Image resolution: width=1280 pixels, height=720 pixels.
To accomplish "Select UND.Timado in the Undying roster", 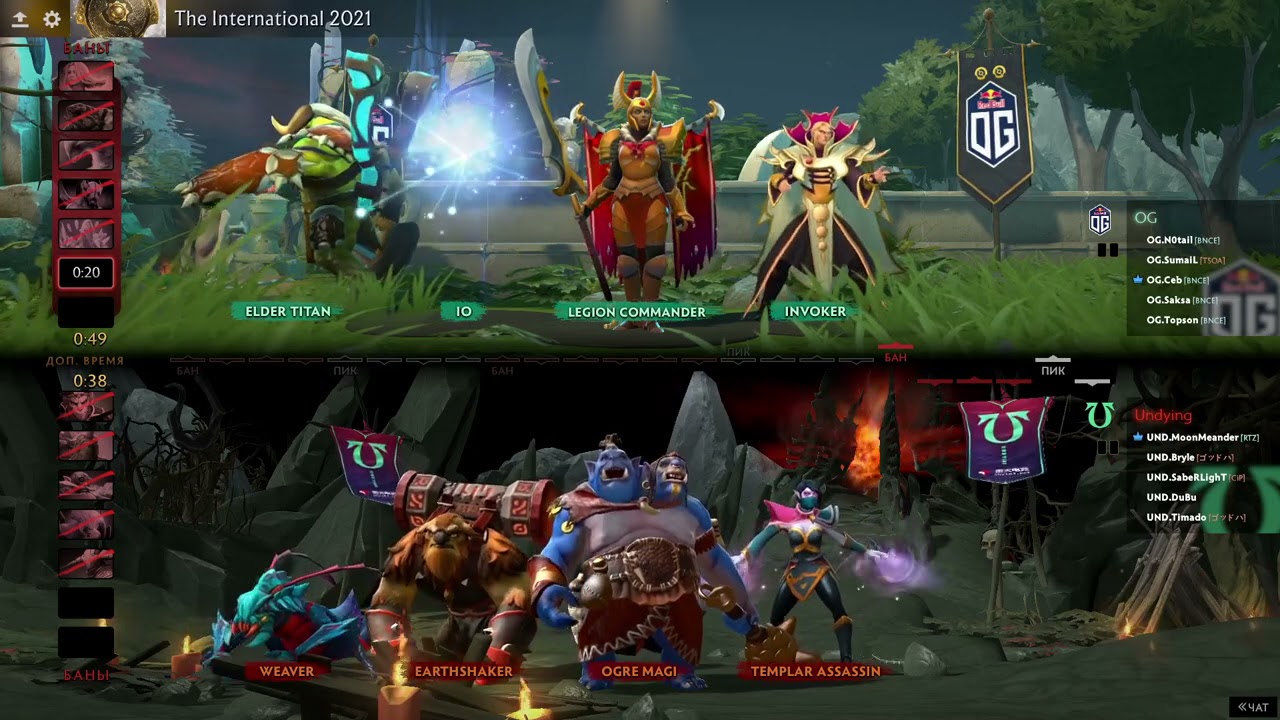I will coord(1176,517).
